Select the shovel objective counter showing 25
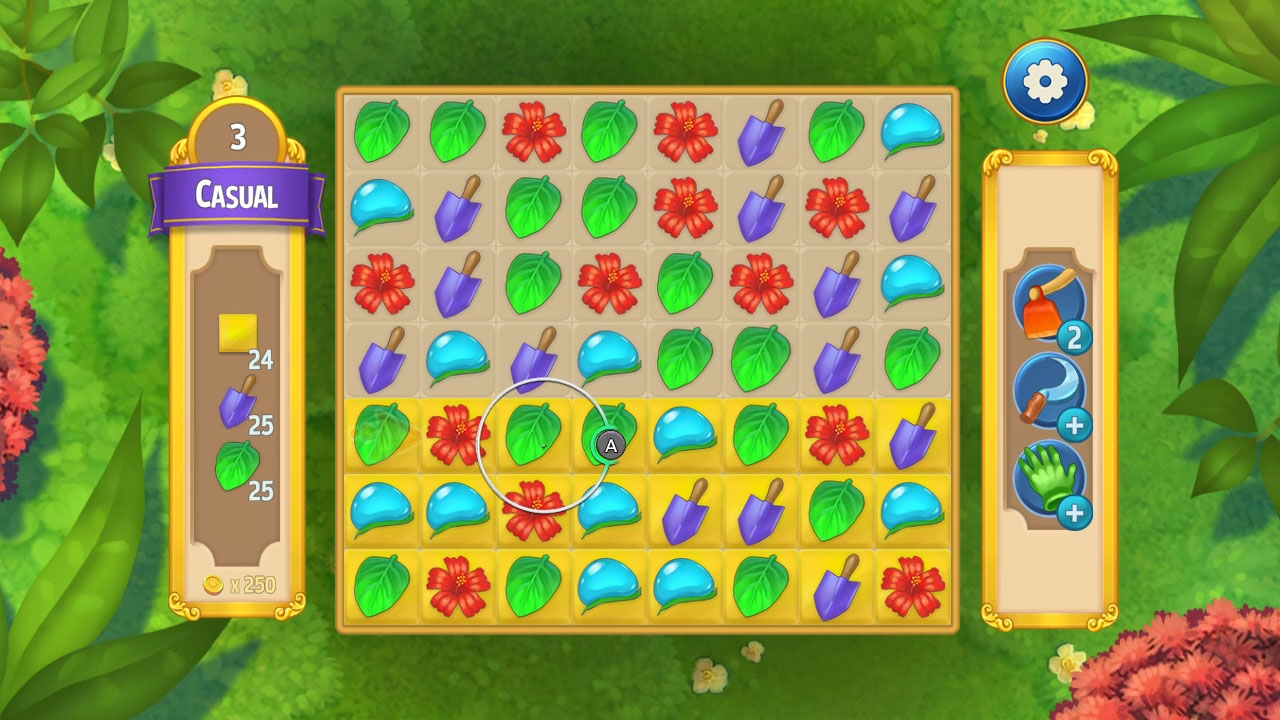This screenshot has width=1280, height=720. click(x=261, y=427)
